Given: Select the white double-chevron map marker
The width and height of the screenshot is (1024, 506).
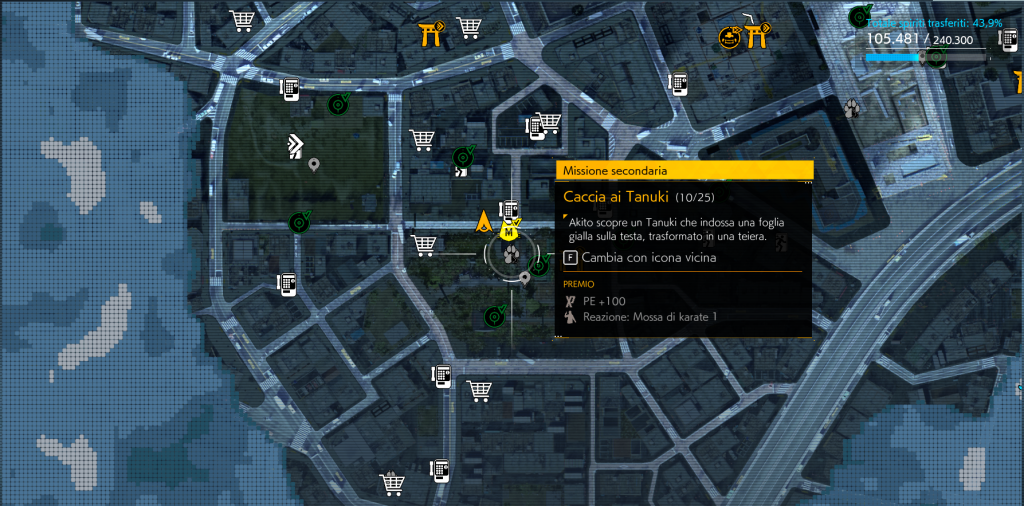Looking at the screenshot, I should pos(295,146).
